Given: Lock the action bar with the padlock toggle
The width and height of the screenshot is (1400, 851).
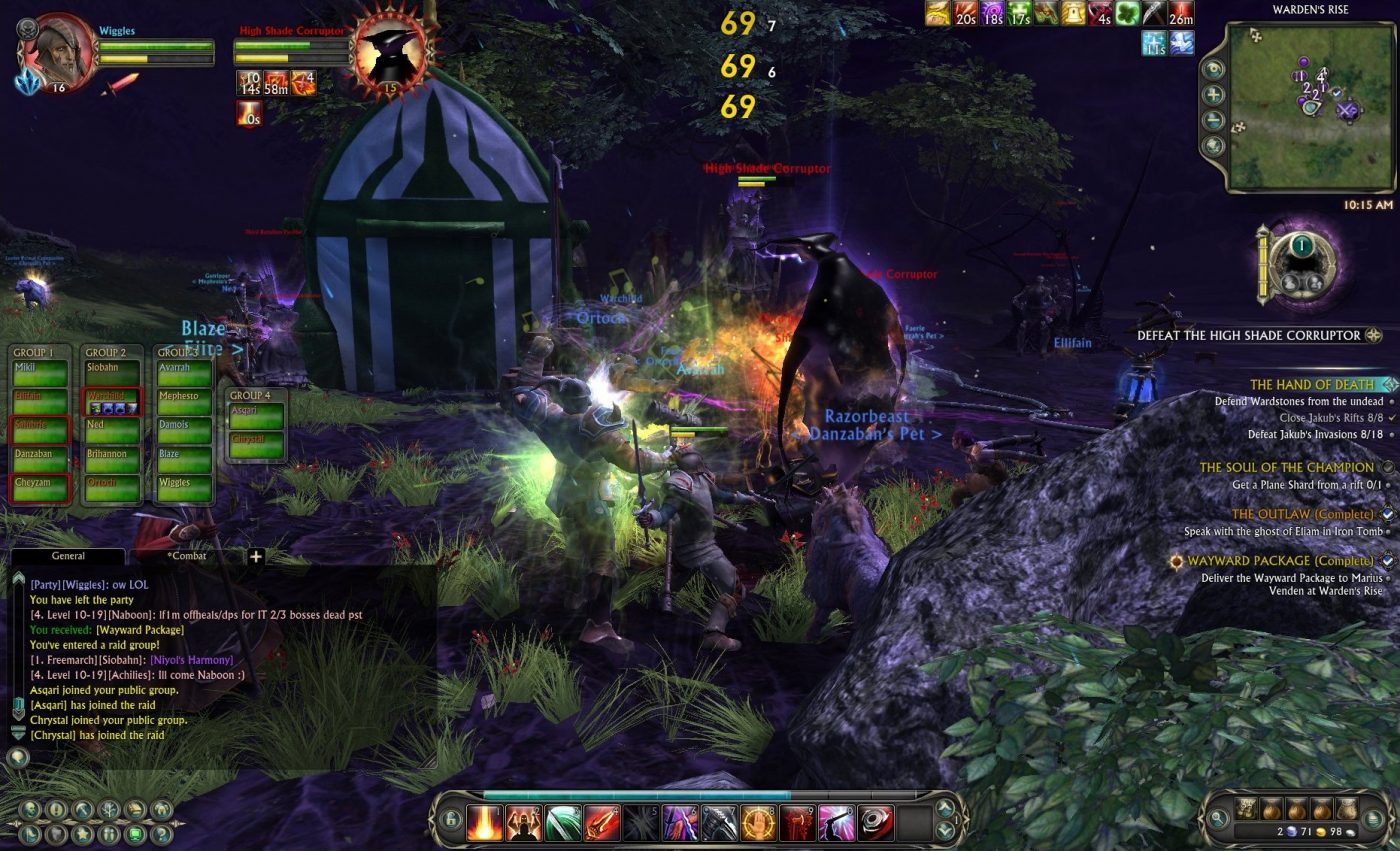Looking at the screenshot, I should click(x=451, y=820).
